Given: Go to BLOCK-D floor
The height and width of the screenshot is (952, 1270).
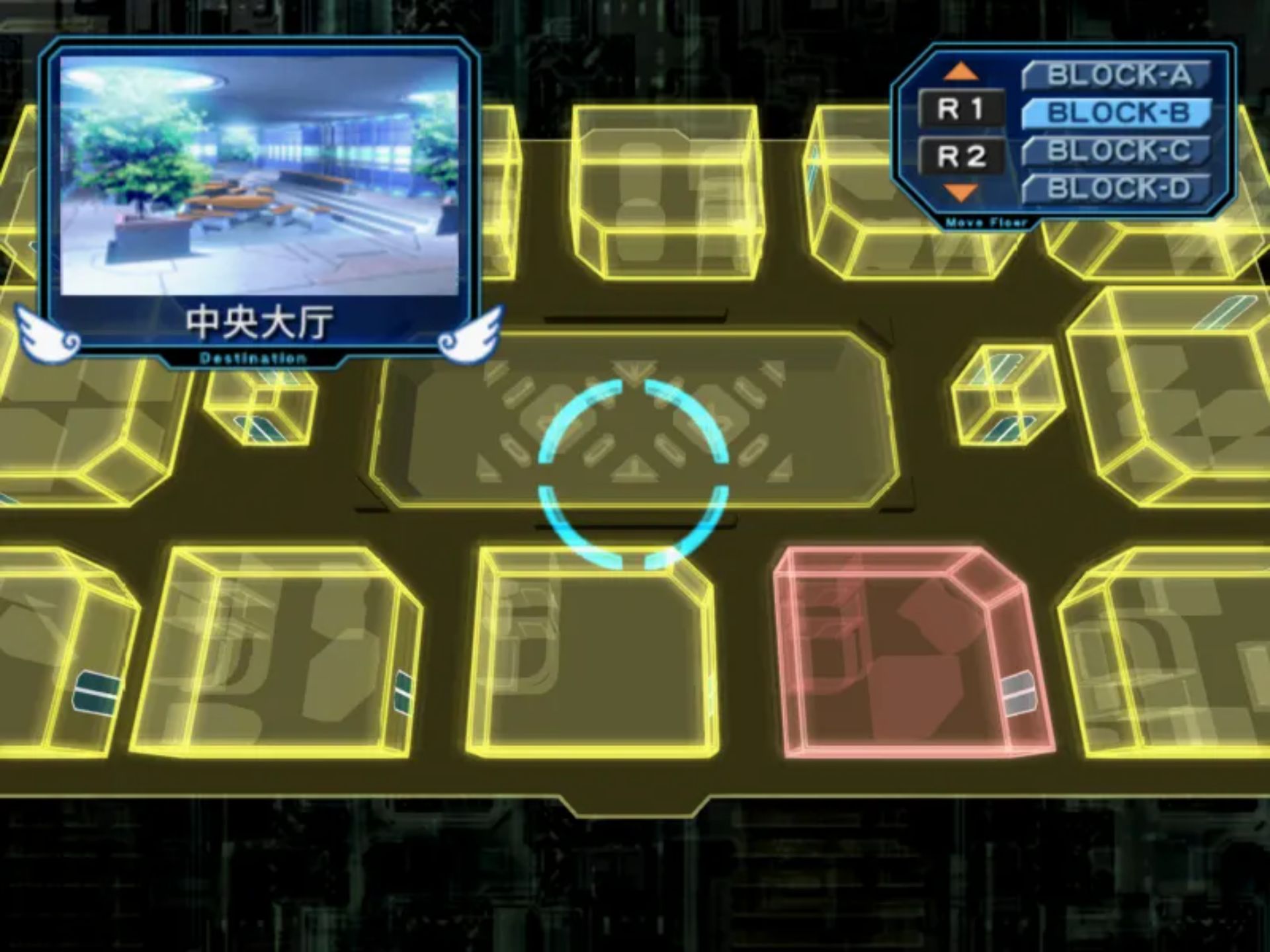Looking at the screenshot, I should (x=1117, y=189).
